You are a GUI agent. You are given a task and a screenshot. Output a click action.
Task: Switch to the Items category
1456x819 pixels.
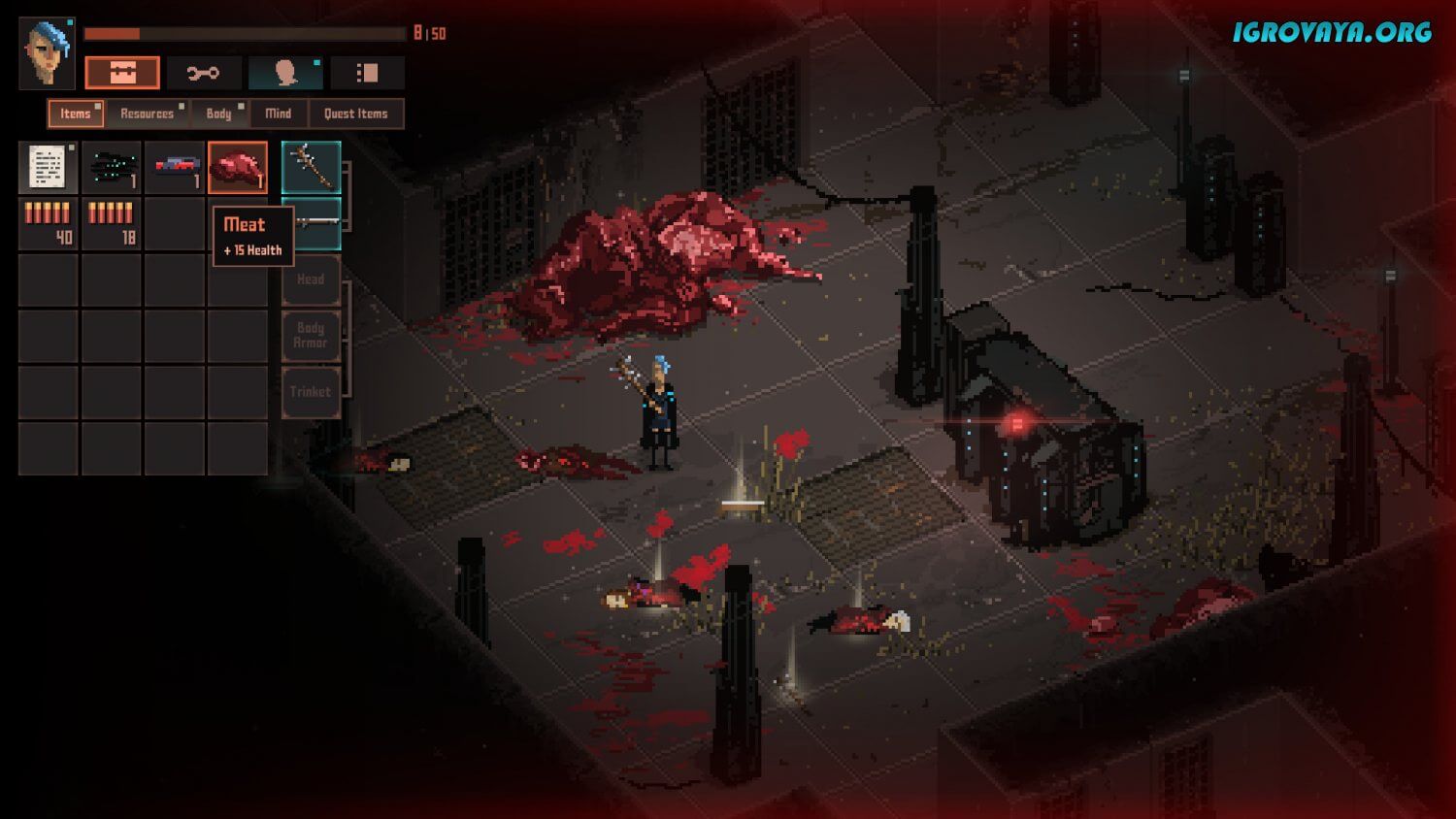76,114
